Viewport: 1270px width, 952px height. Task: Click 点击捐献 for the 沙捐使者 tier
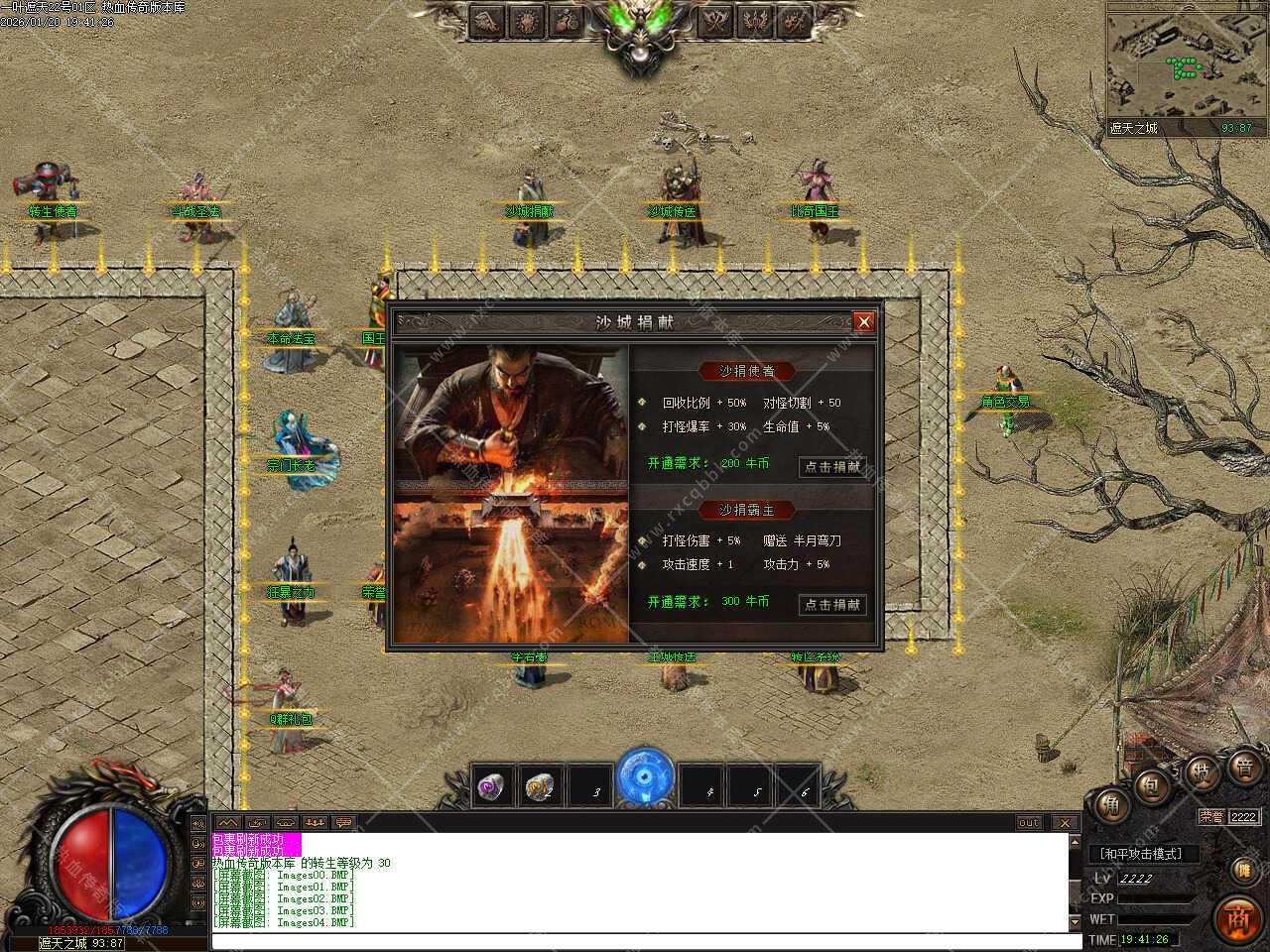[832, 466]
